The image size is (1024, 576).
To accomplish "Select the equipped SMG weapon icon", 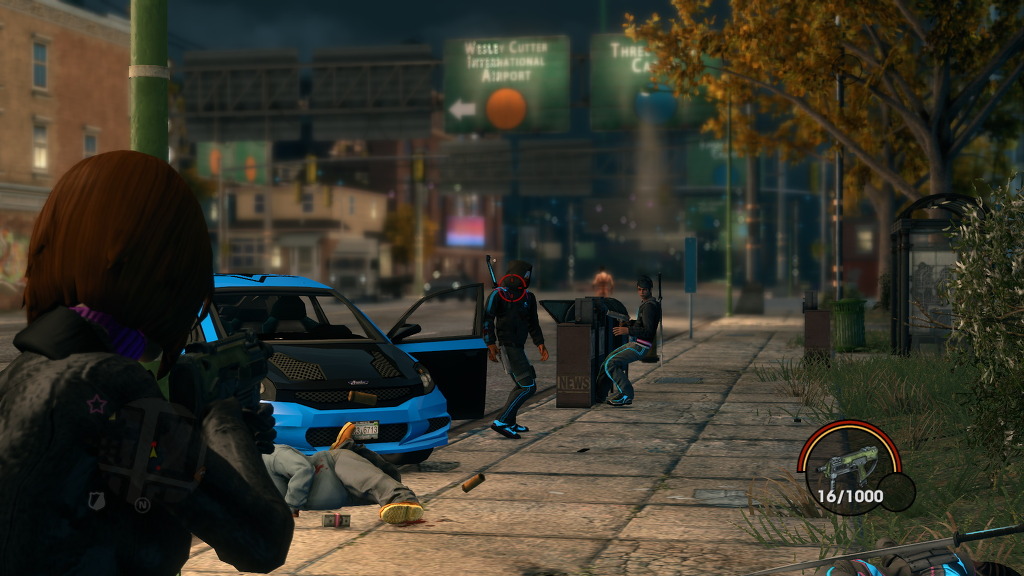I will point(847,463).
